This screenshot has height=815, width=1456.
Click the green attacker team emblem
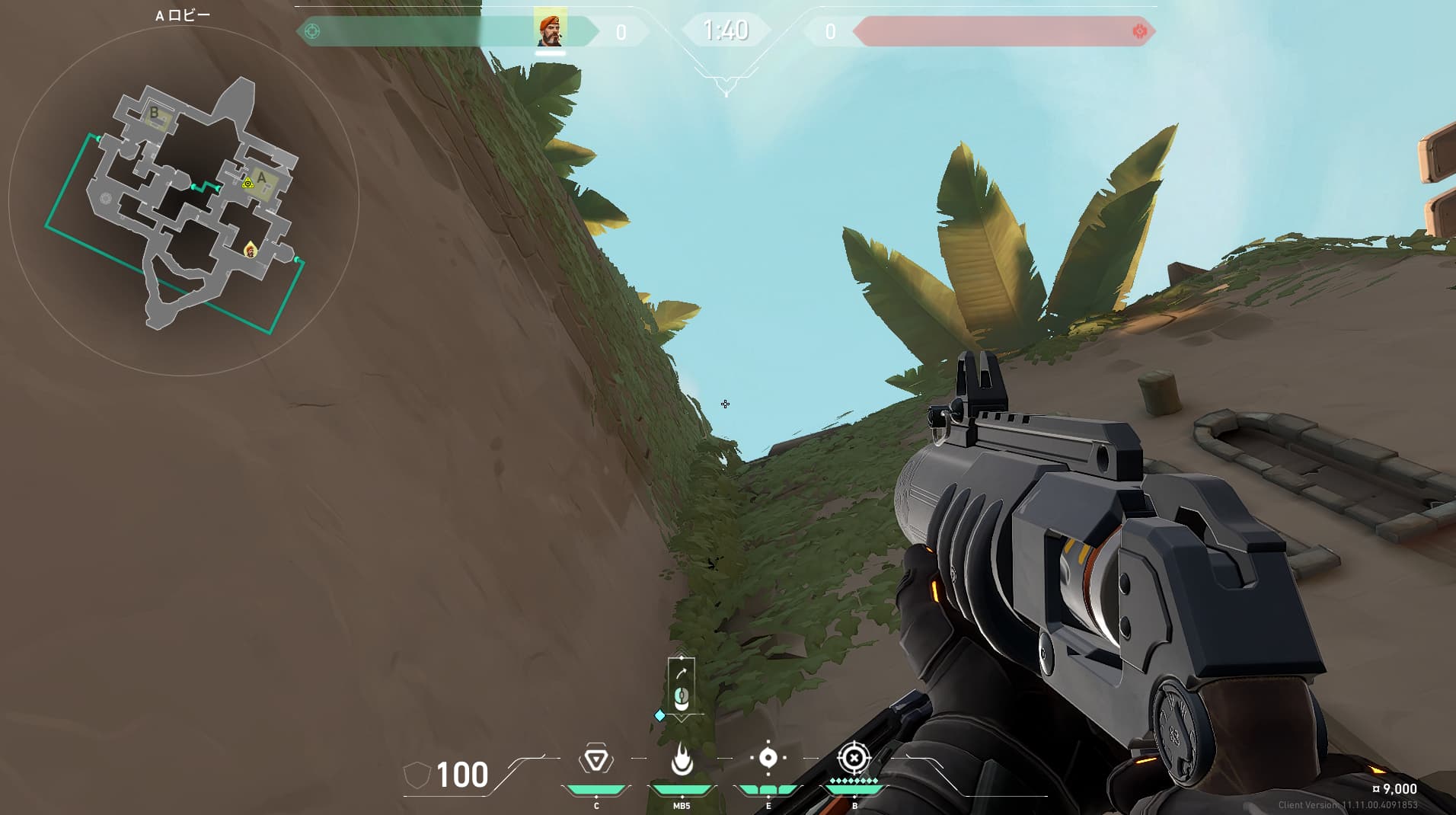[x=312, y=31]
